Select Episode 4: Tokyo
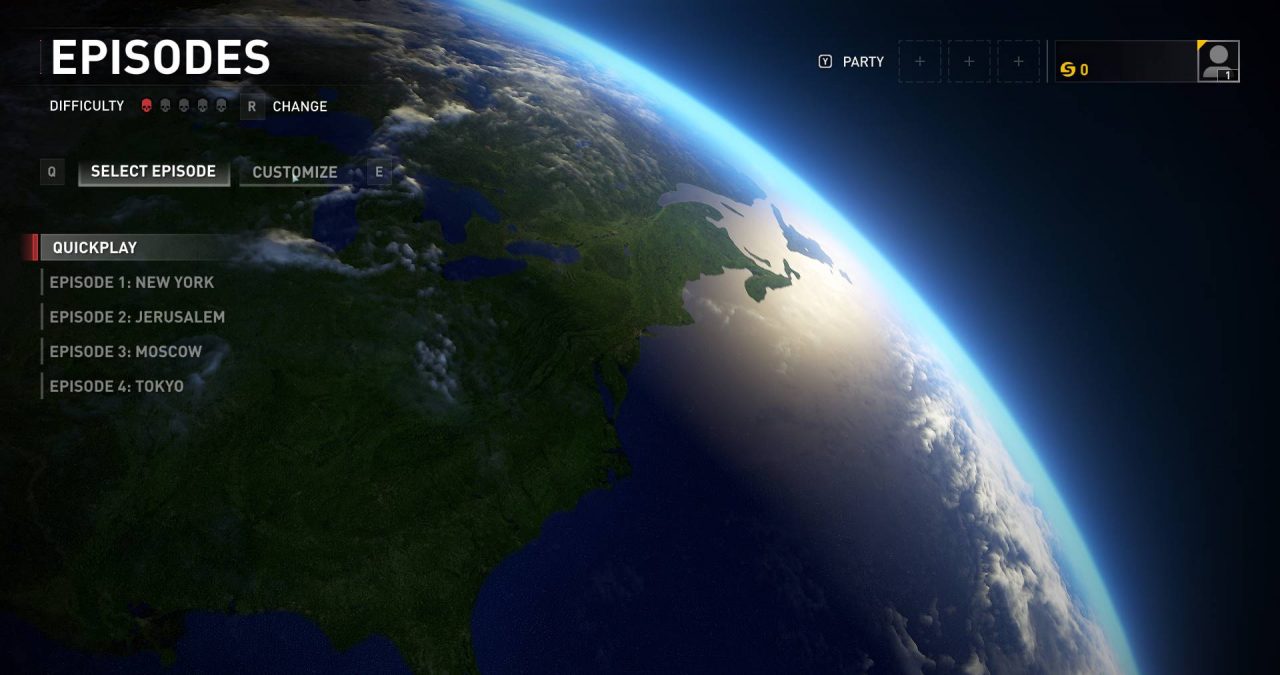Screen dimensions: 1280x675 116,386
